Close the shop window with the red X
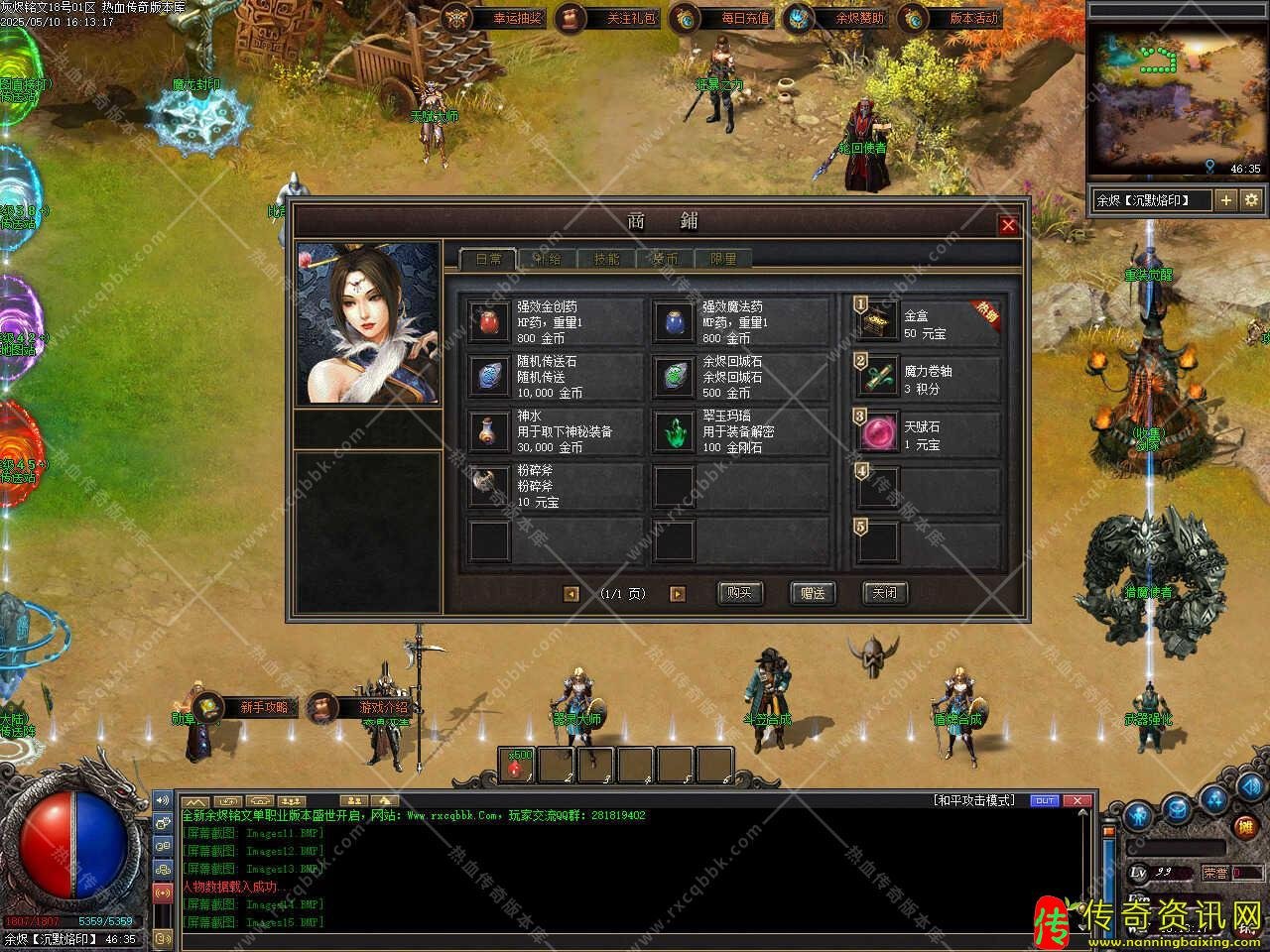1270x952 pixels. 1008,225
